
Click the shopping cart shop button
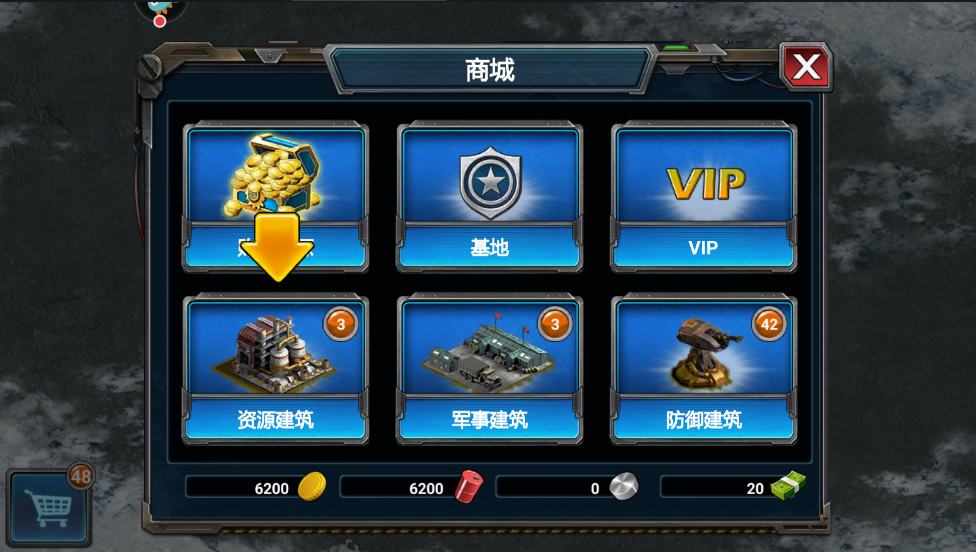(x=48, y=506)
